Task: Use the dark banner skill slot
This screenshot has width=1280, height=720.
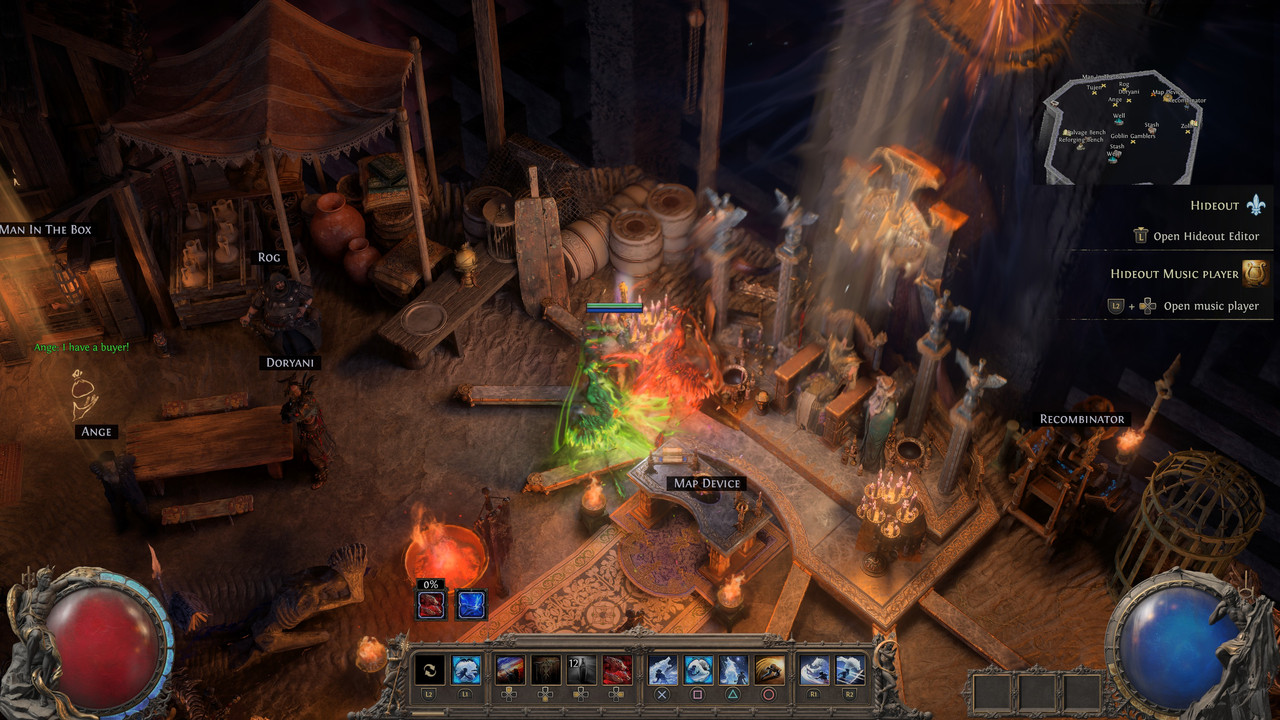Action: coord(546,670)
